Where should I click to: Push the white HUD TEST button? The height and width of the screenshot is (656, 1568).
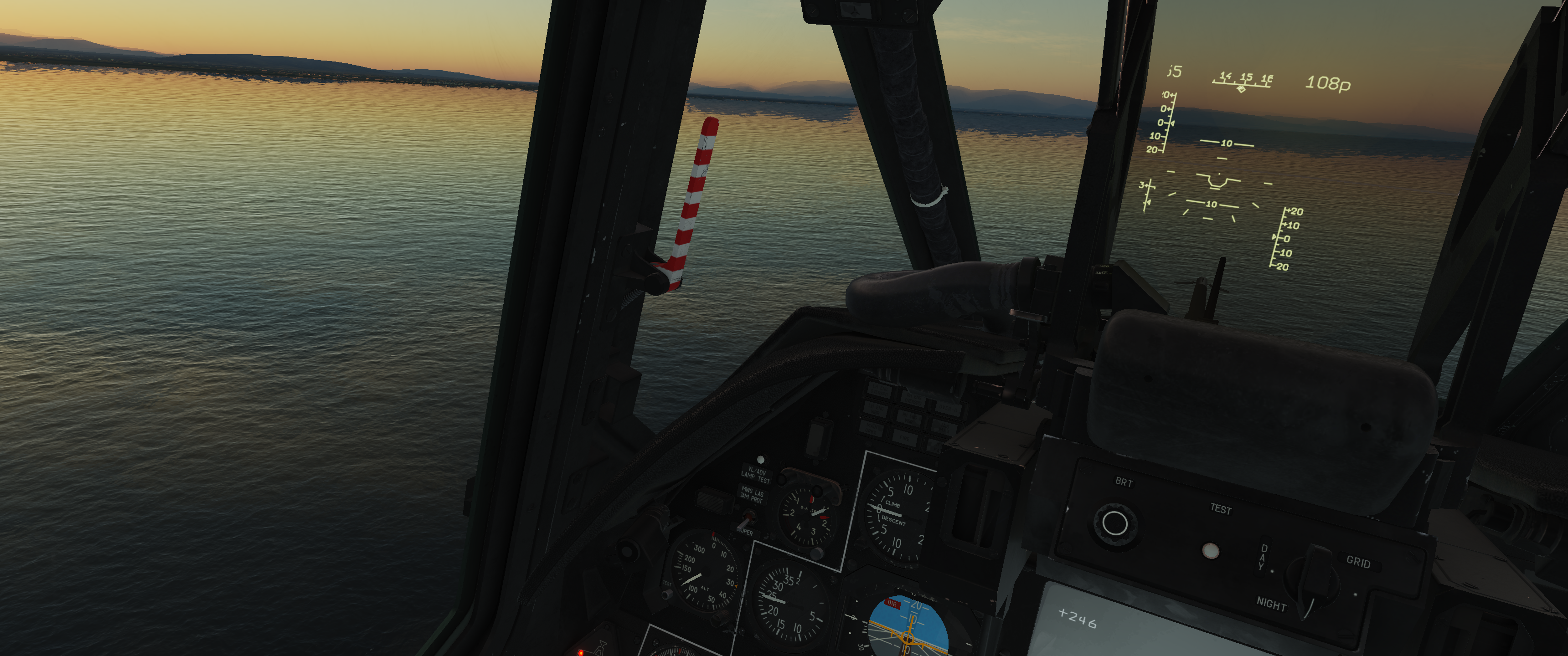(x=1210, y=551)
